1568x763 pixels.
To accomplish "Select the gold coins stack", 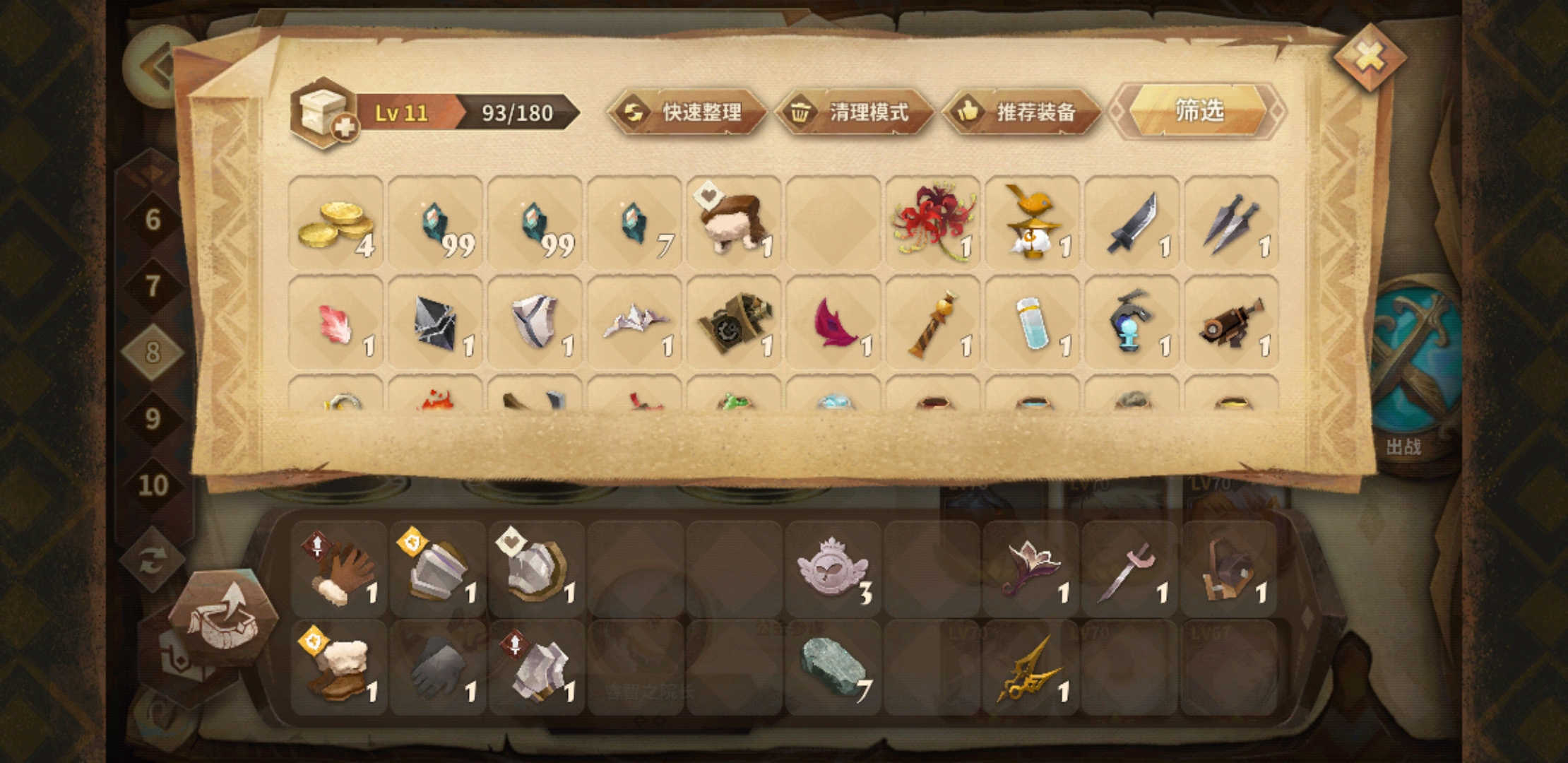I will [x=336, y=223].
